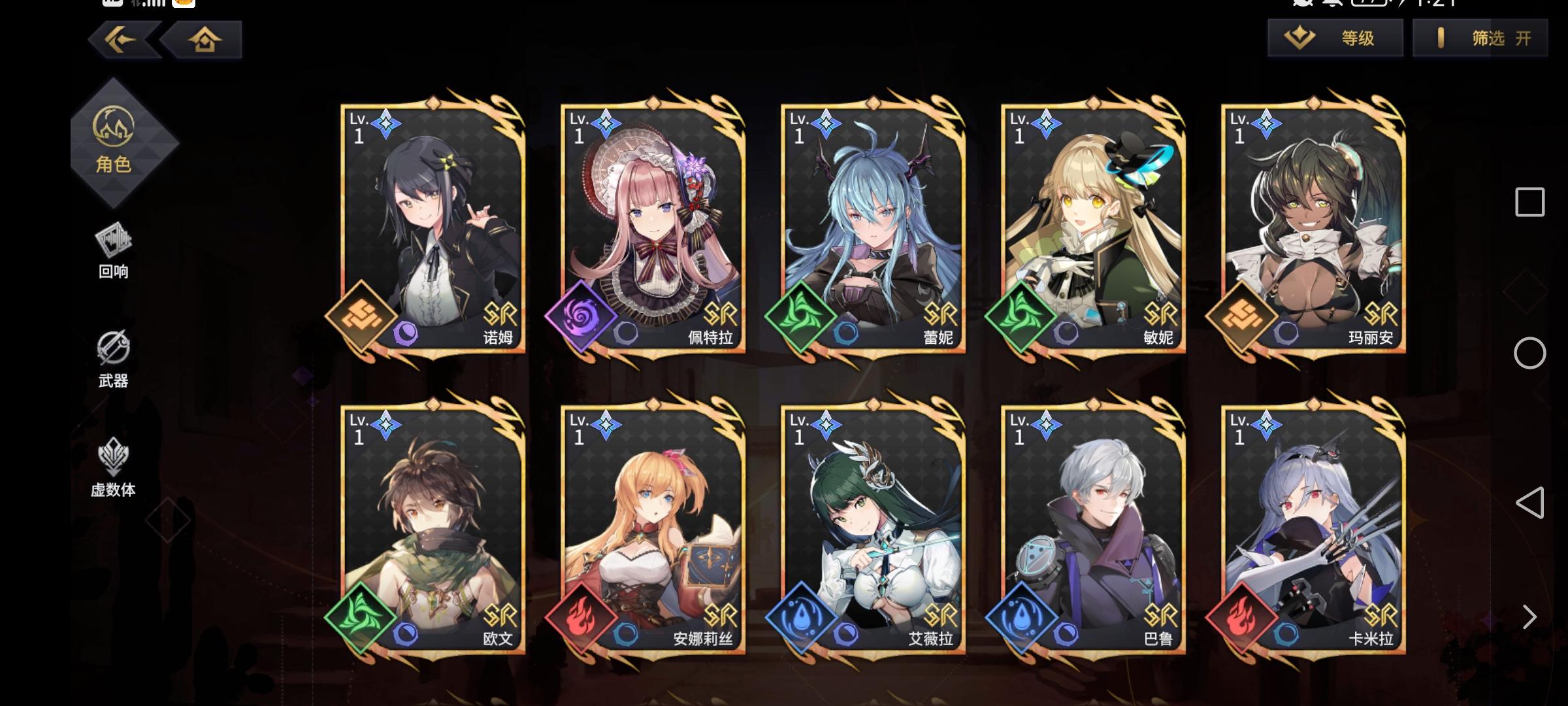Open the 武器 weapons section

(112, 360)
